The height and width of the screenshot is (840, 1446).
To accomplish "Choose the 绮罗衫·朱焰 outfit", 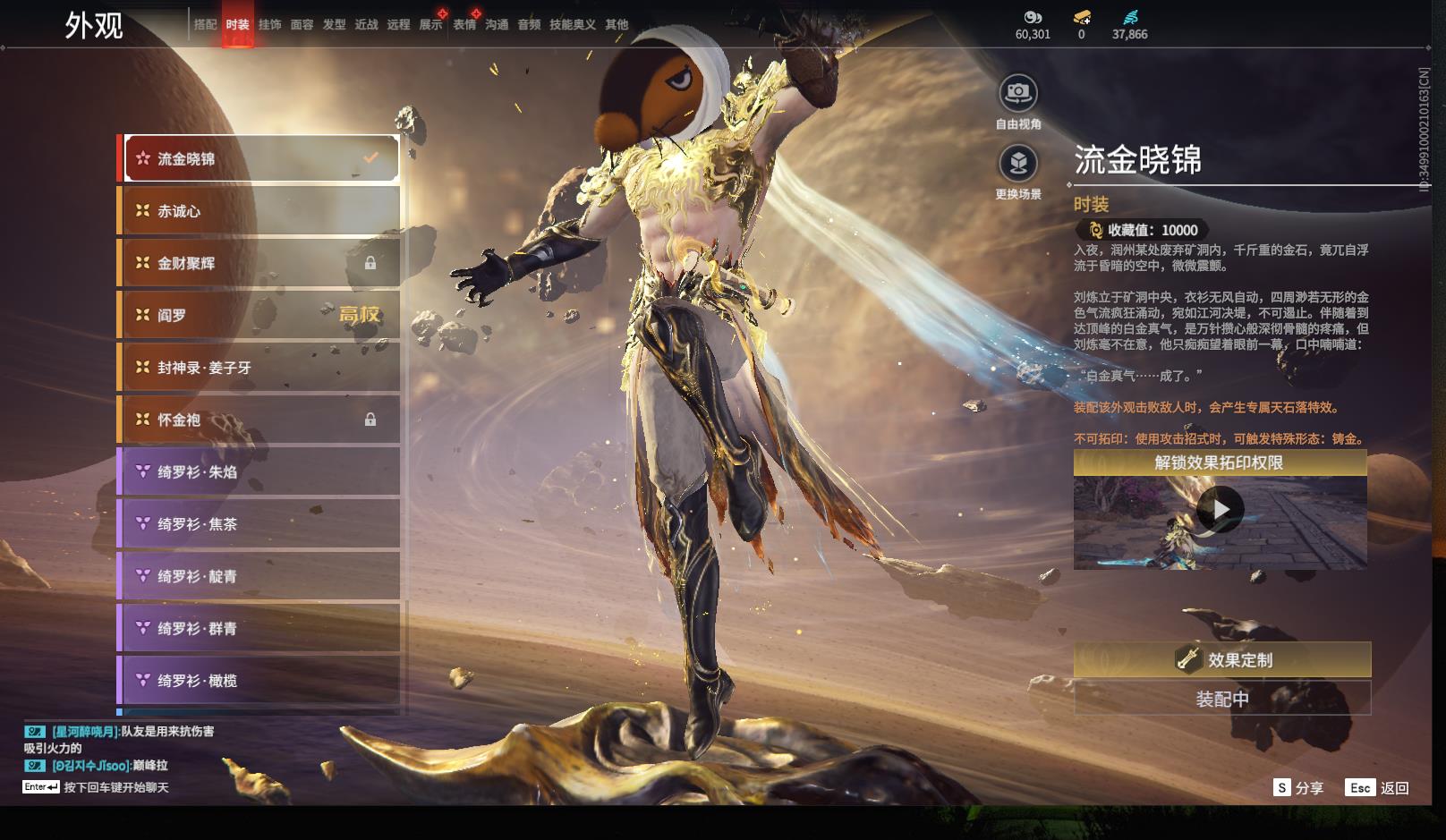I will [260, 471].
